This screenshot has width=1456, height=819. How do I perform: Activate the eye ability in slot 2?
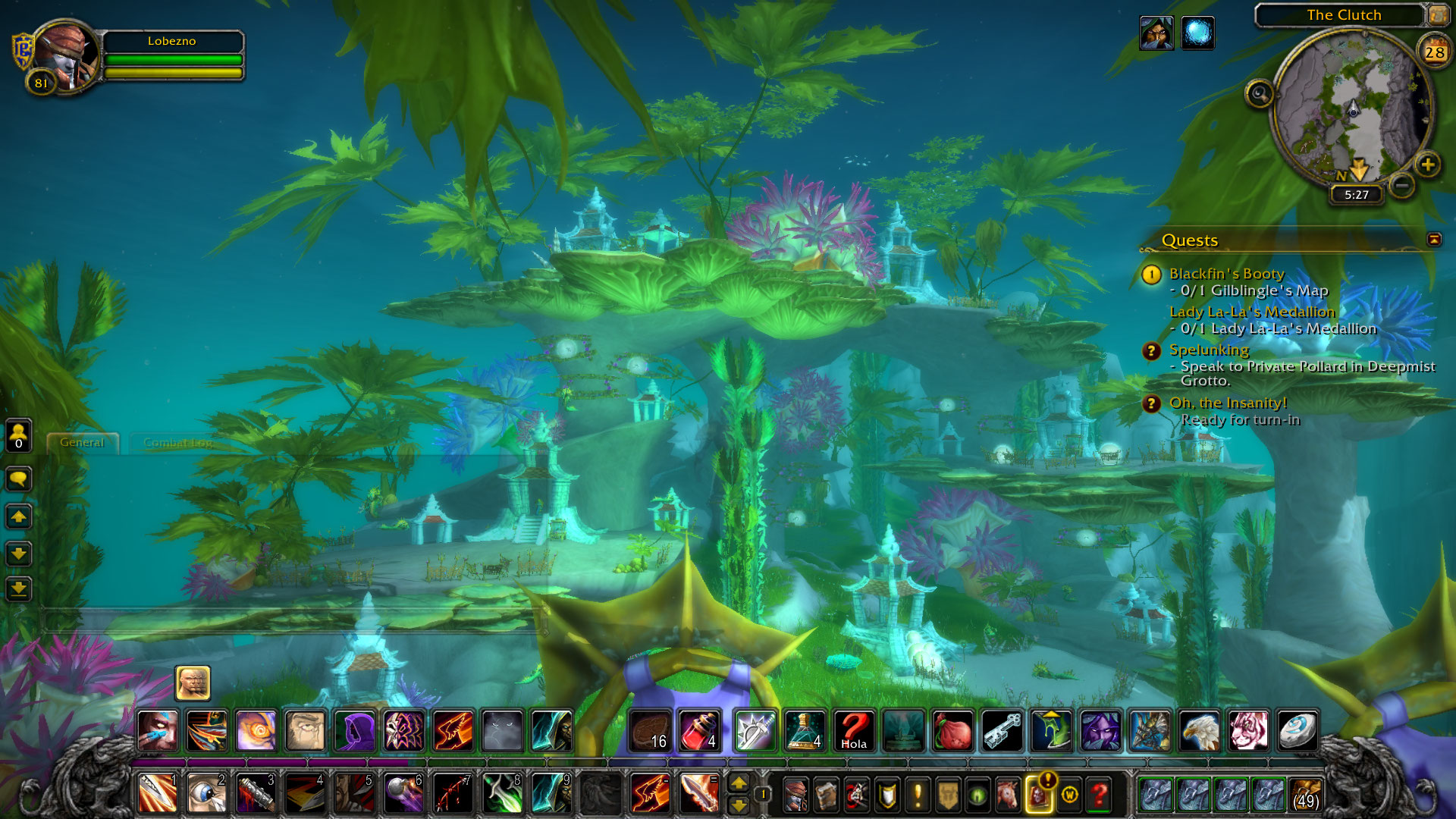(x=206, y=794)
